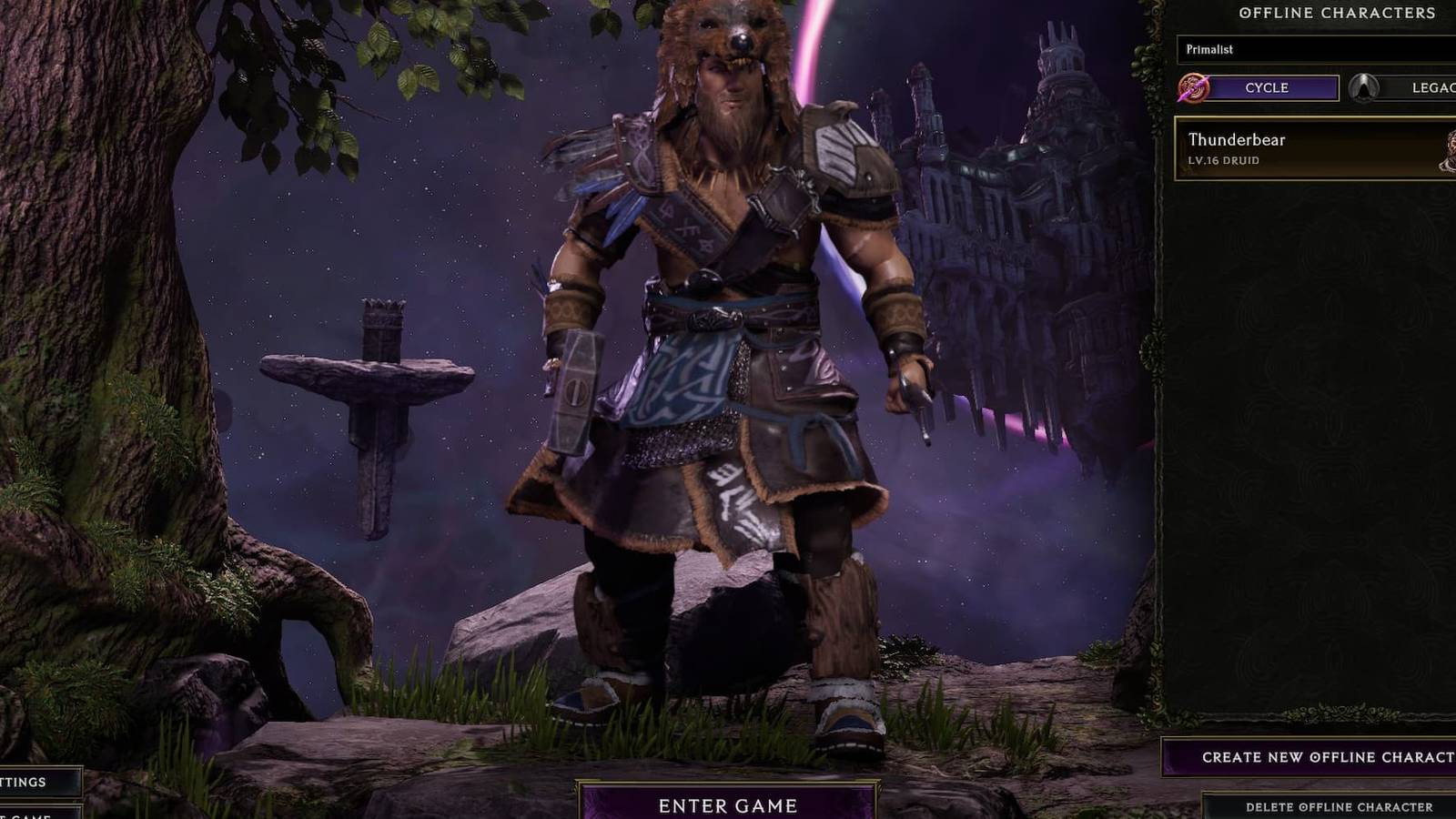Click Create New Offline Character
The height and width of the screenshot is (819, 1456).
1310,756
